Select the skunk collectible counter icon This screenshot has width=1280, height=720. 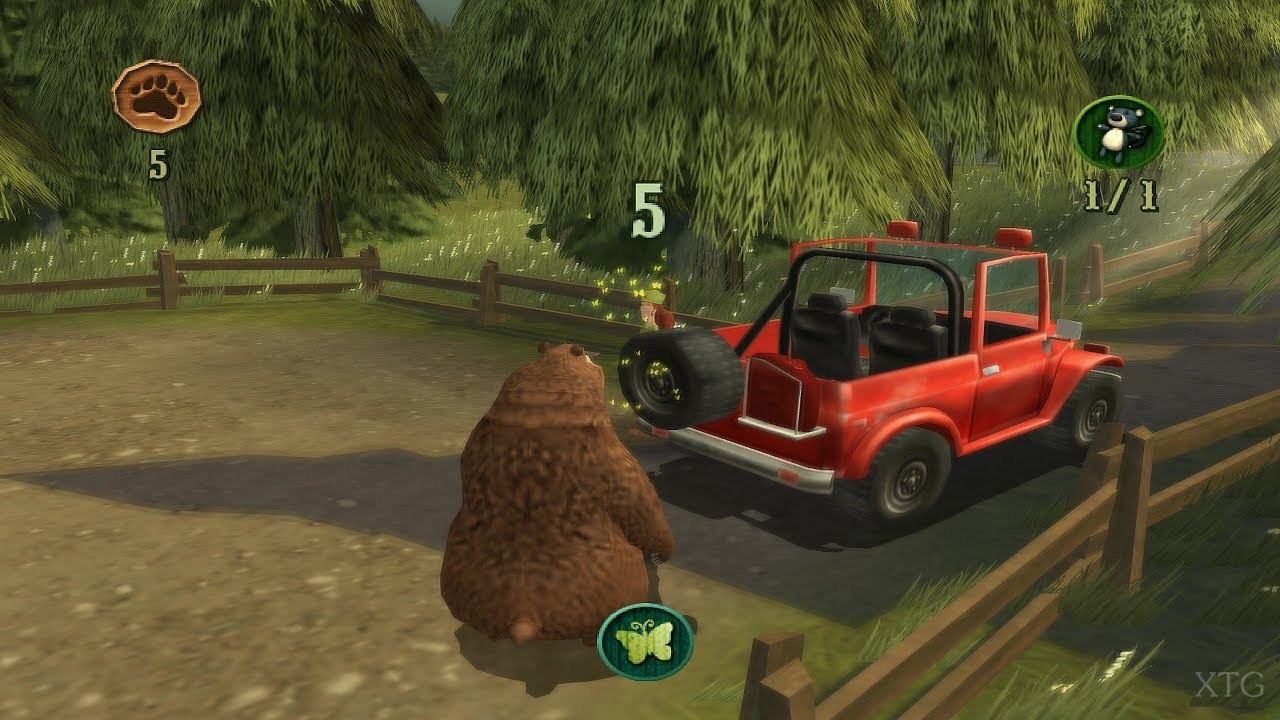1118,132
